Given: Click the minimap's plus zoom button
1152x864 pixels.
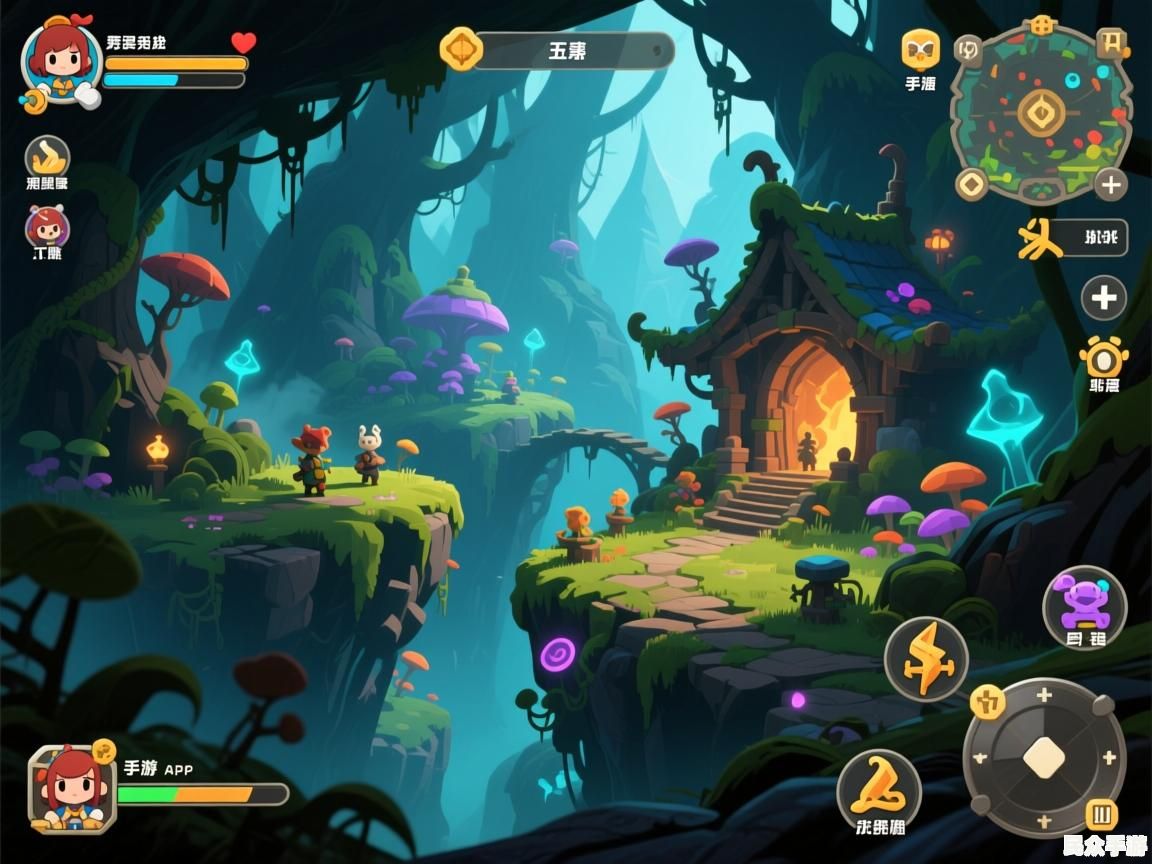Looking at the screenshot, I should pyautogui.click(x=1110, y=184).
